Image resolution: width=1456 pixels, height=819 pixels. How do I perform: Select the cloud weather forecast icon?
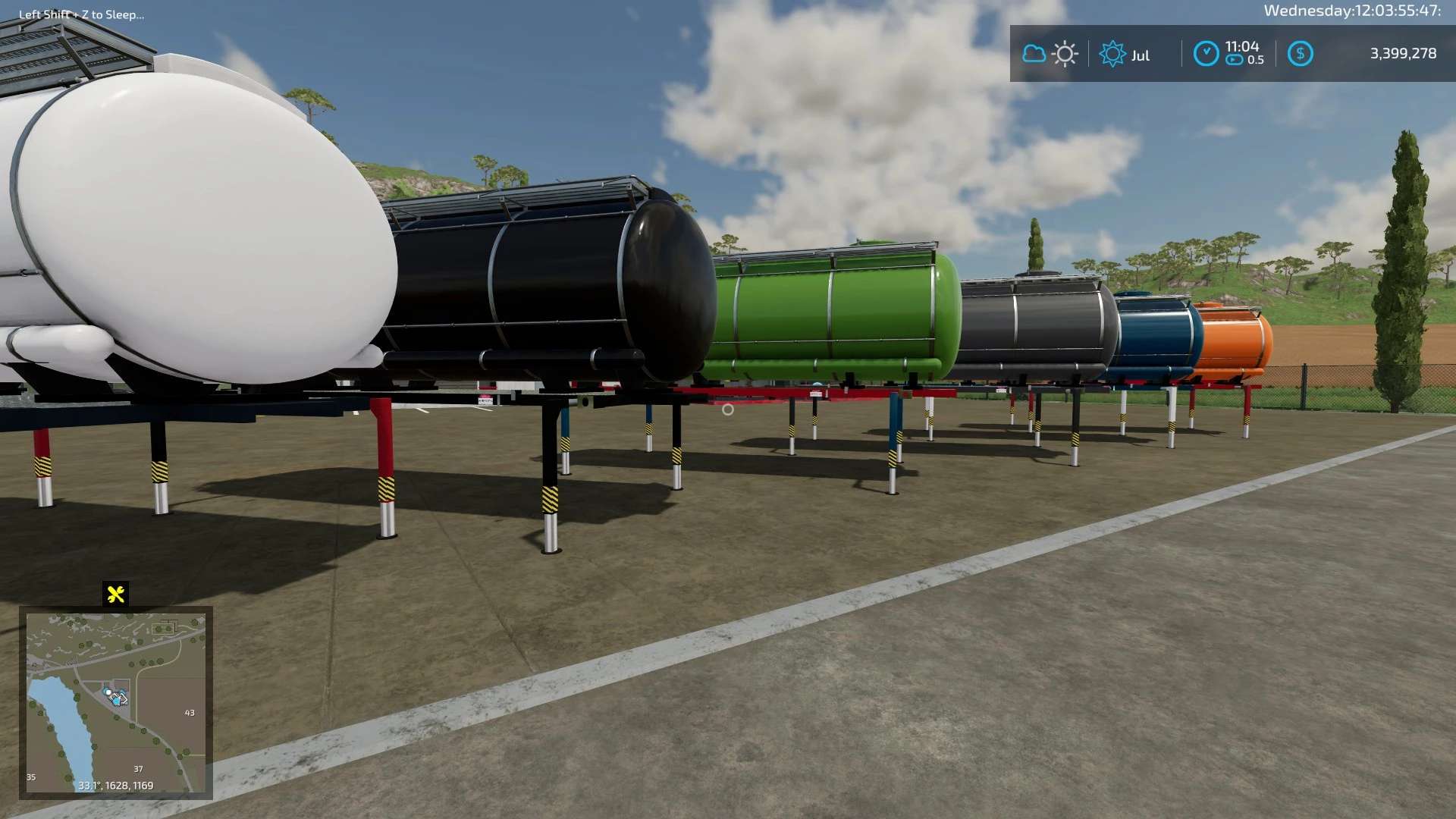pos(1034,54)
